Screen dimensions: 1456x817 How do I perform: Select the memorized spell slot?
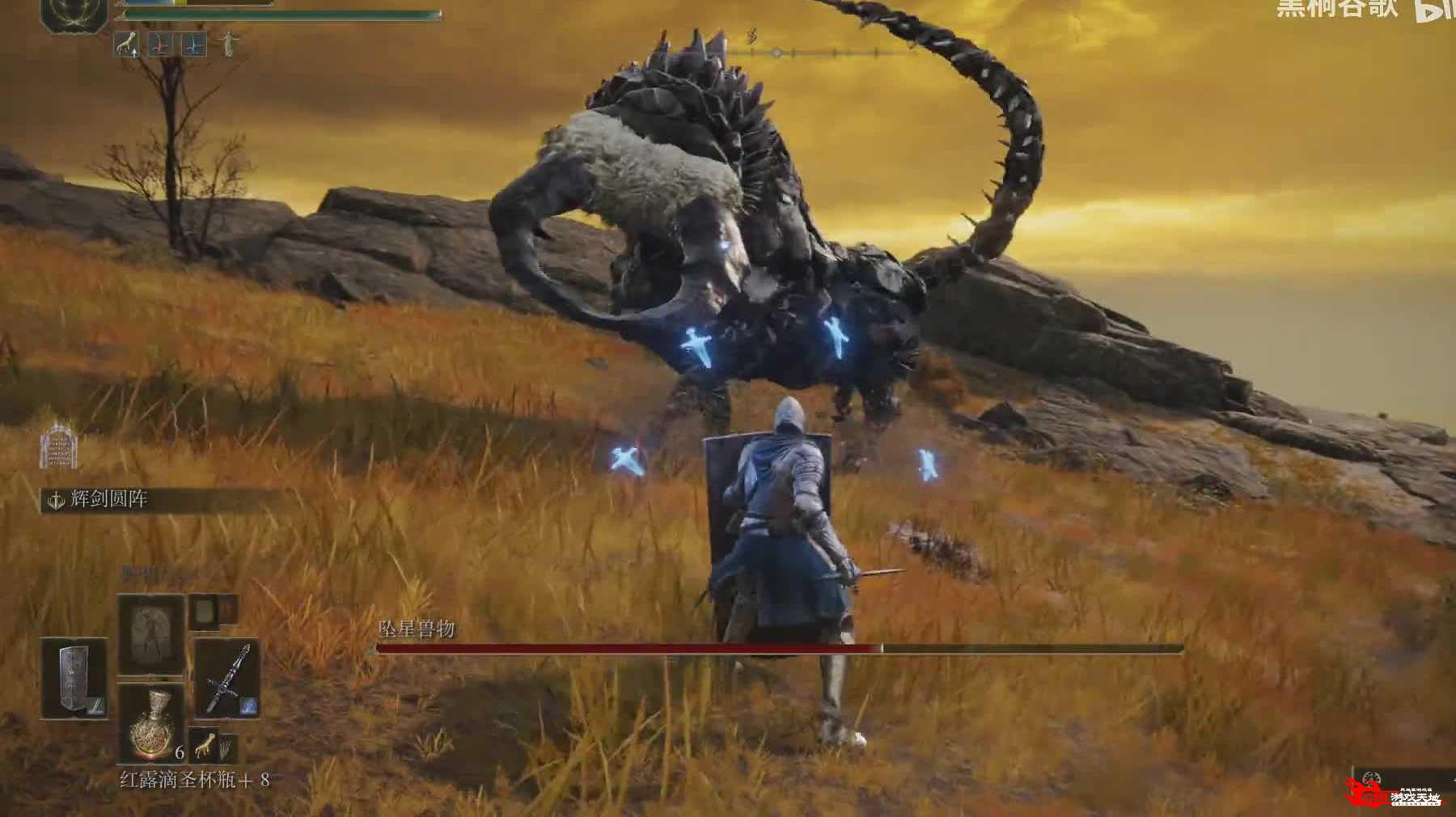tap(150, 635)
